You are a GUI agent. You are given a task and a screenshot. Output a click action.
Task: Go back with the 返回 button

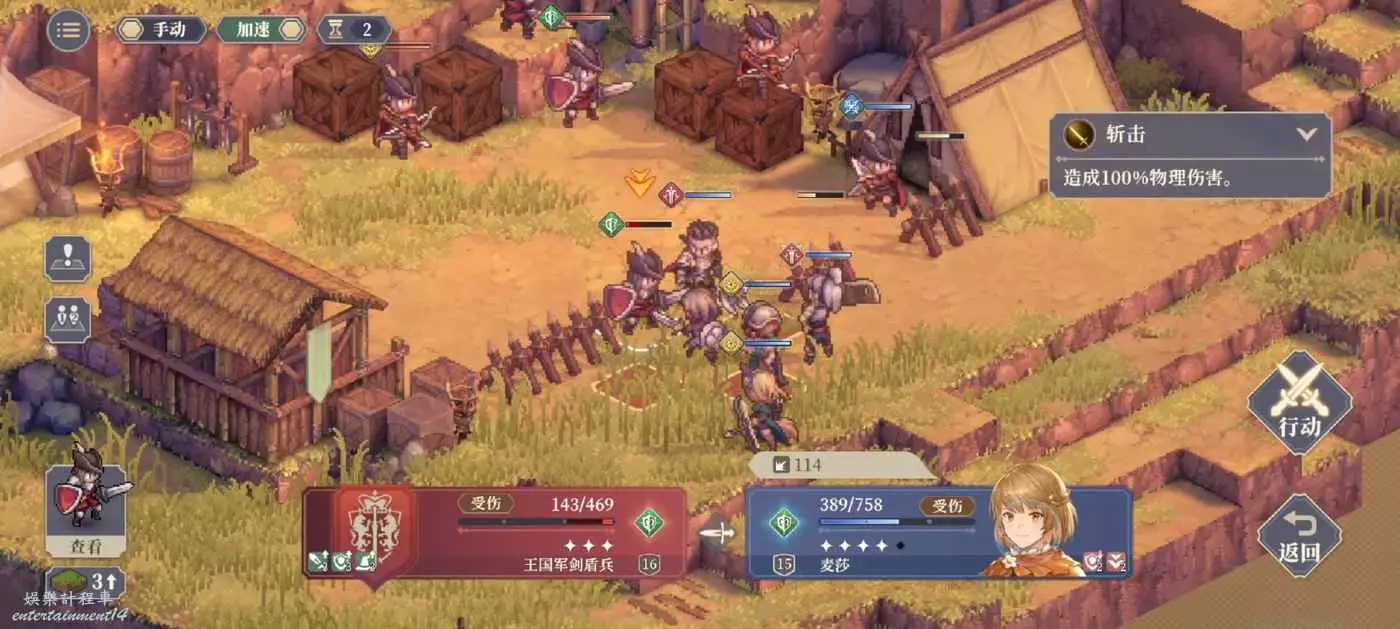pyautogui.click(x=1299, y=535)
